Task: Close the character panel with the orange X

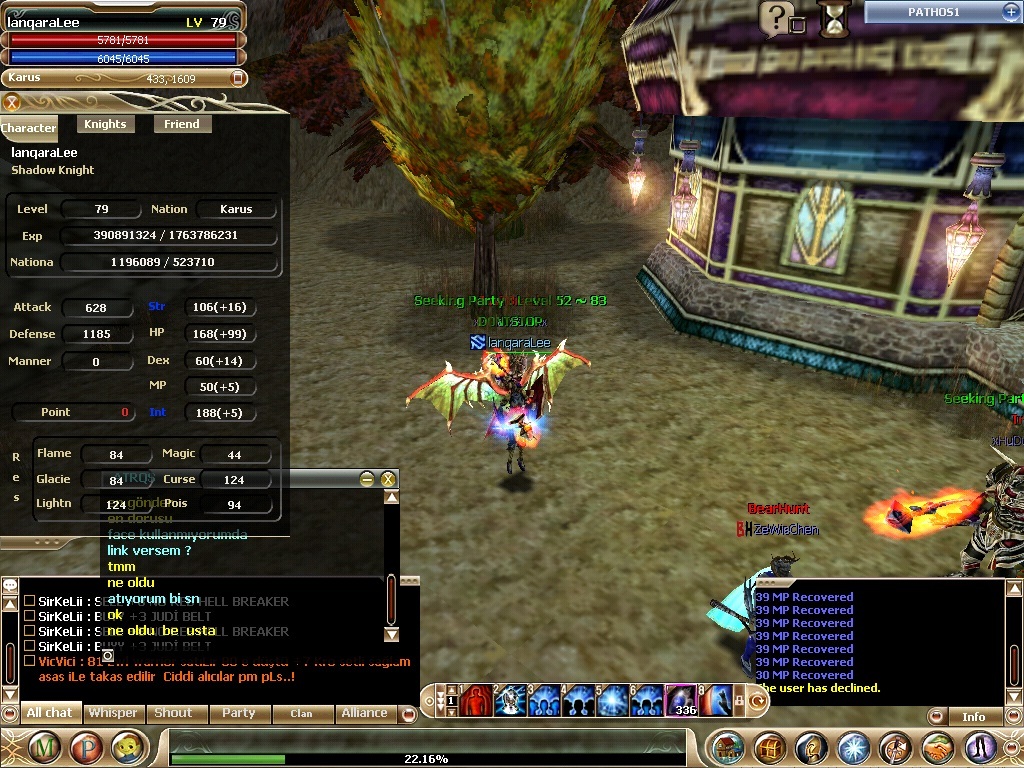Action: 12,102
